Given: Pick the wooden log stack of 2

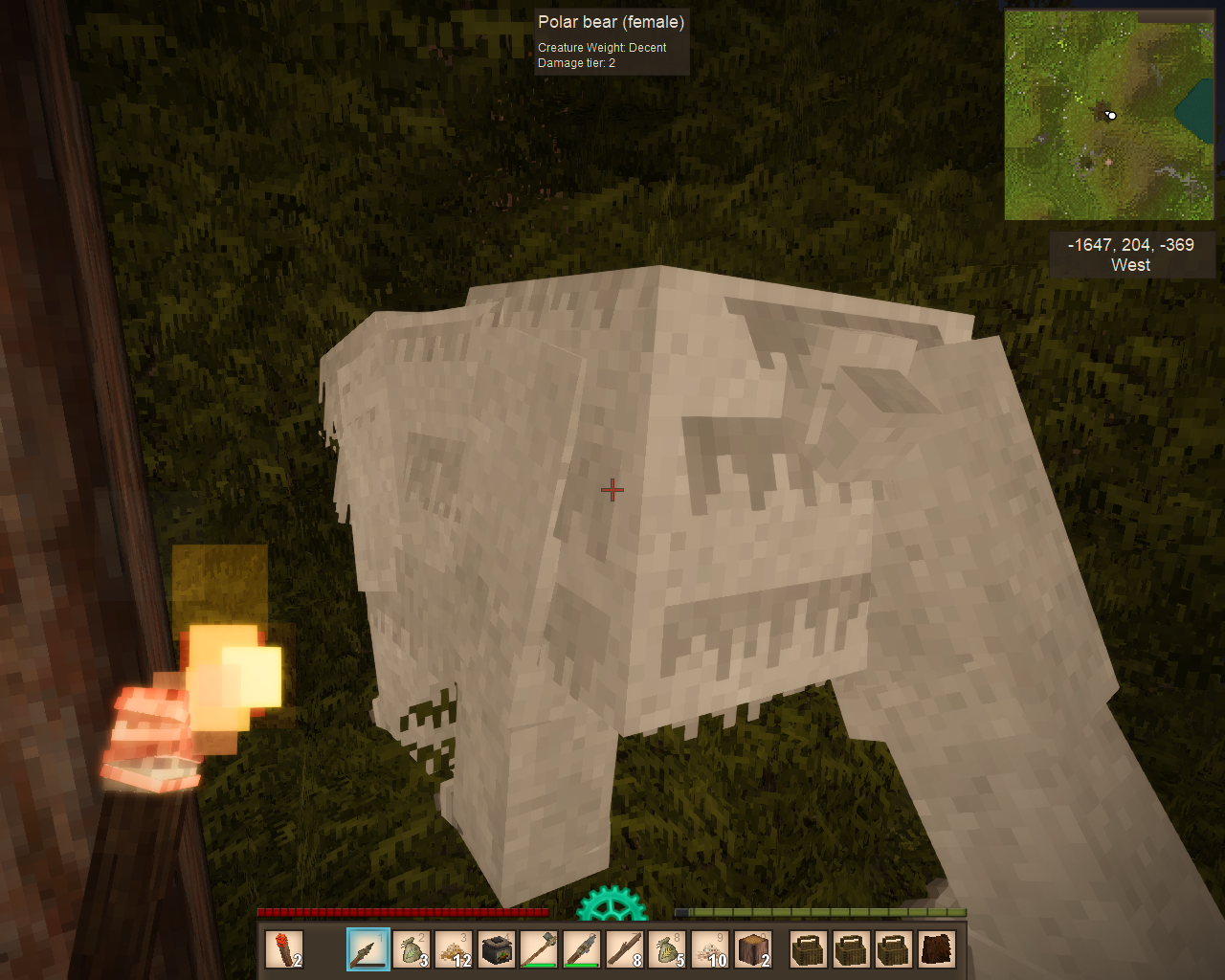Looking at the screenshot, I should click(752, 949).
